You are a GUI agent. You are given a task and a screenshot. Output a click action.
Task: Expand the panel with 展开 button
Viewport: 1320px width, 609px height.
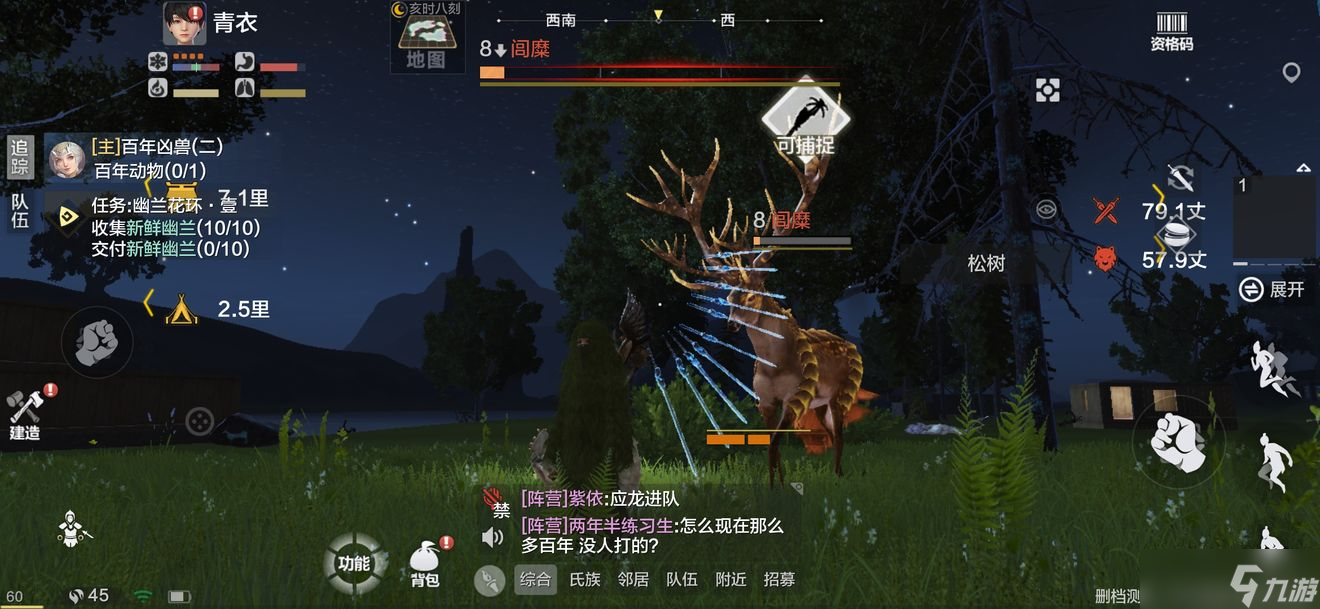tap(1272, 290)
